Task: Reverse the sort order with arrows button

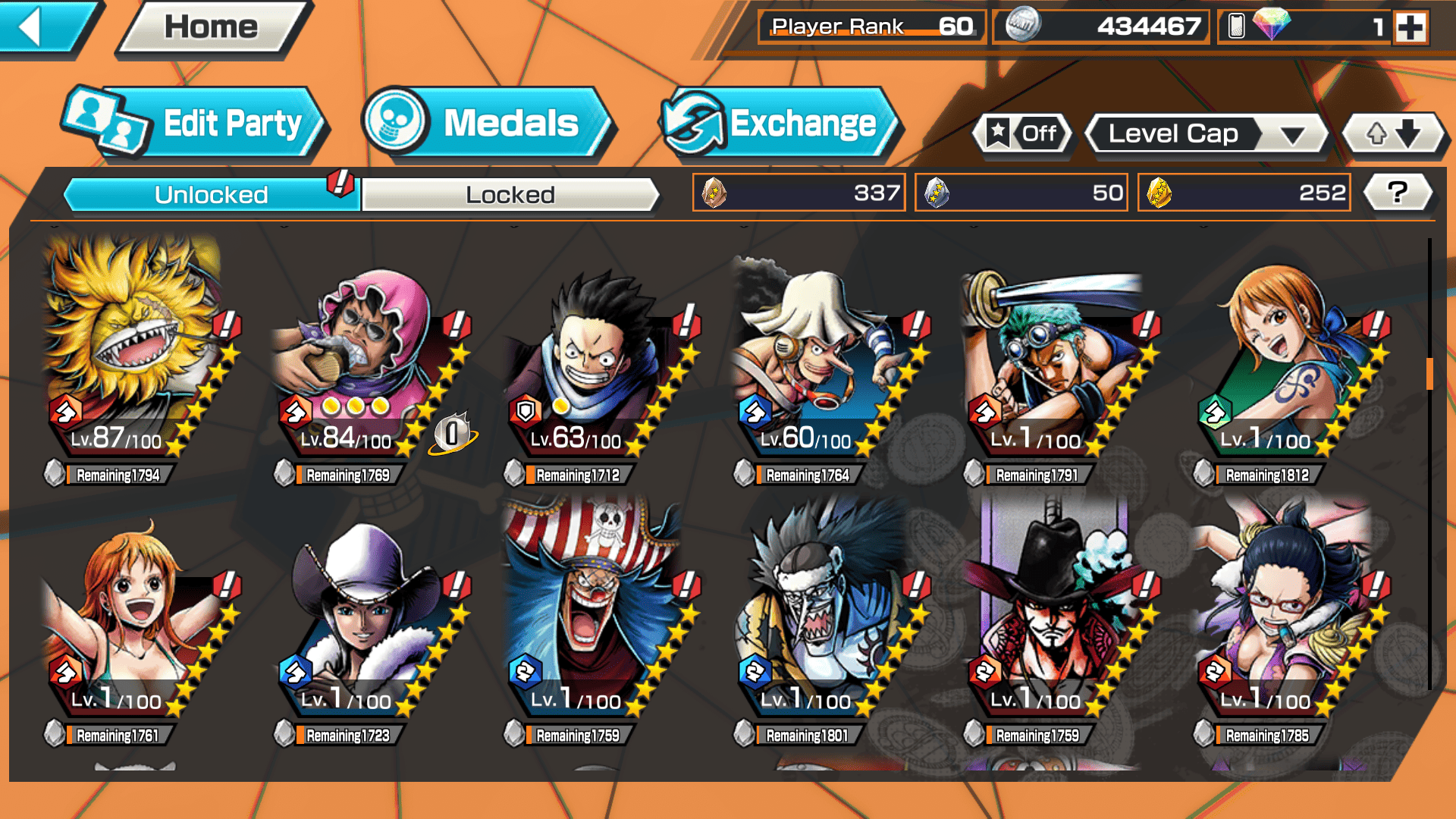Action: tap(1393, 134)
